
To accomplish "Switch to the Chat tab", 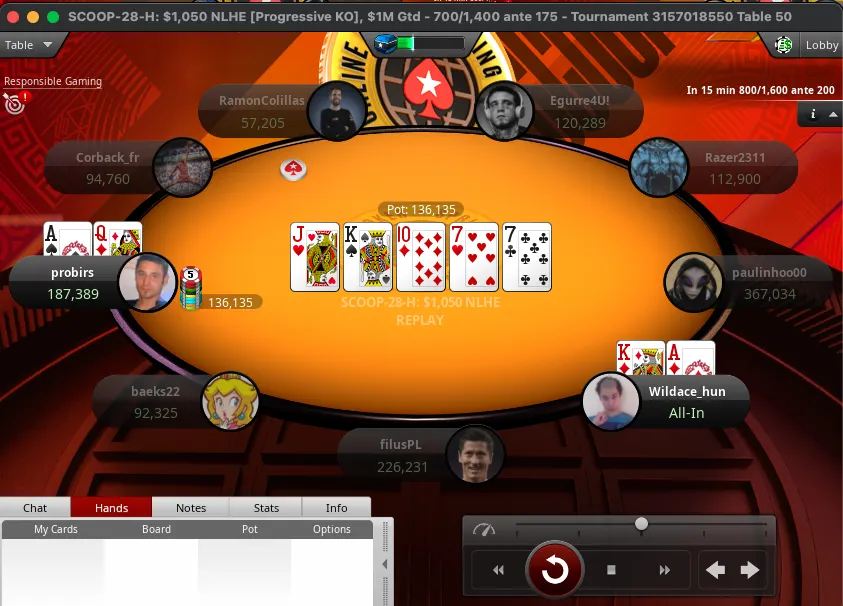I will point(35,508).
